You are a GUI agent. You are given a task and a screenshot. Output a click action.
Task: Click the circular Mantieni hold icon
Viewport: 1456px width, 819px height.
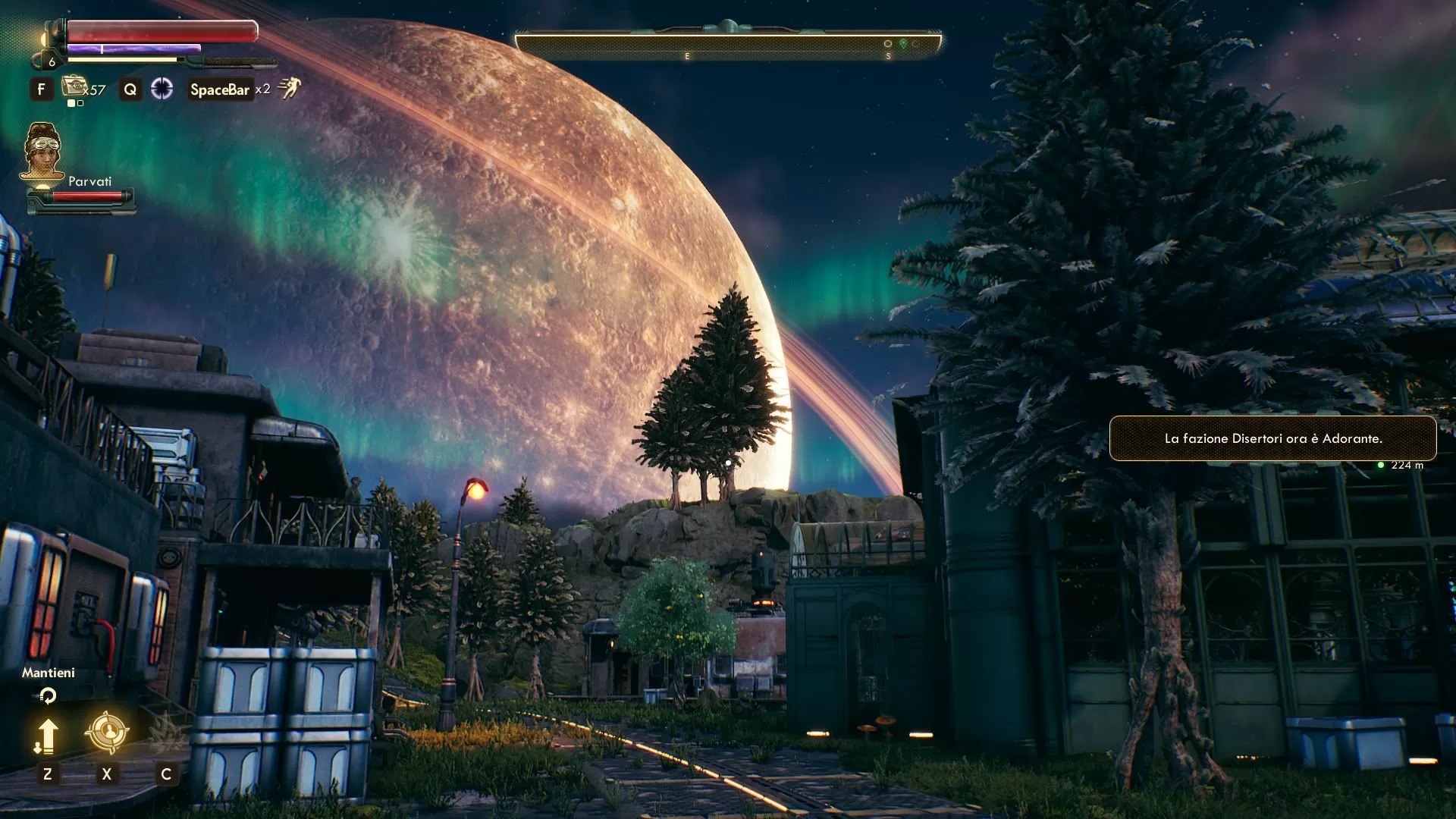tap(48, 695)
